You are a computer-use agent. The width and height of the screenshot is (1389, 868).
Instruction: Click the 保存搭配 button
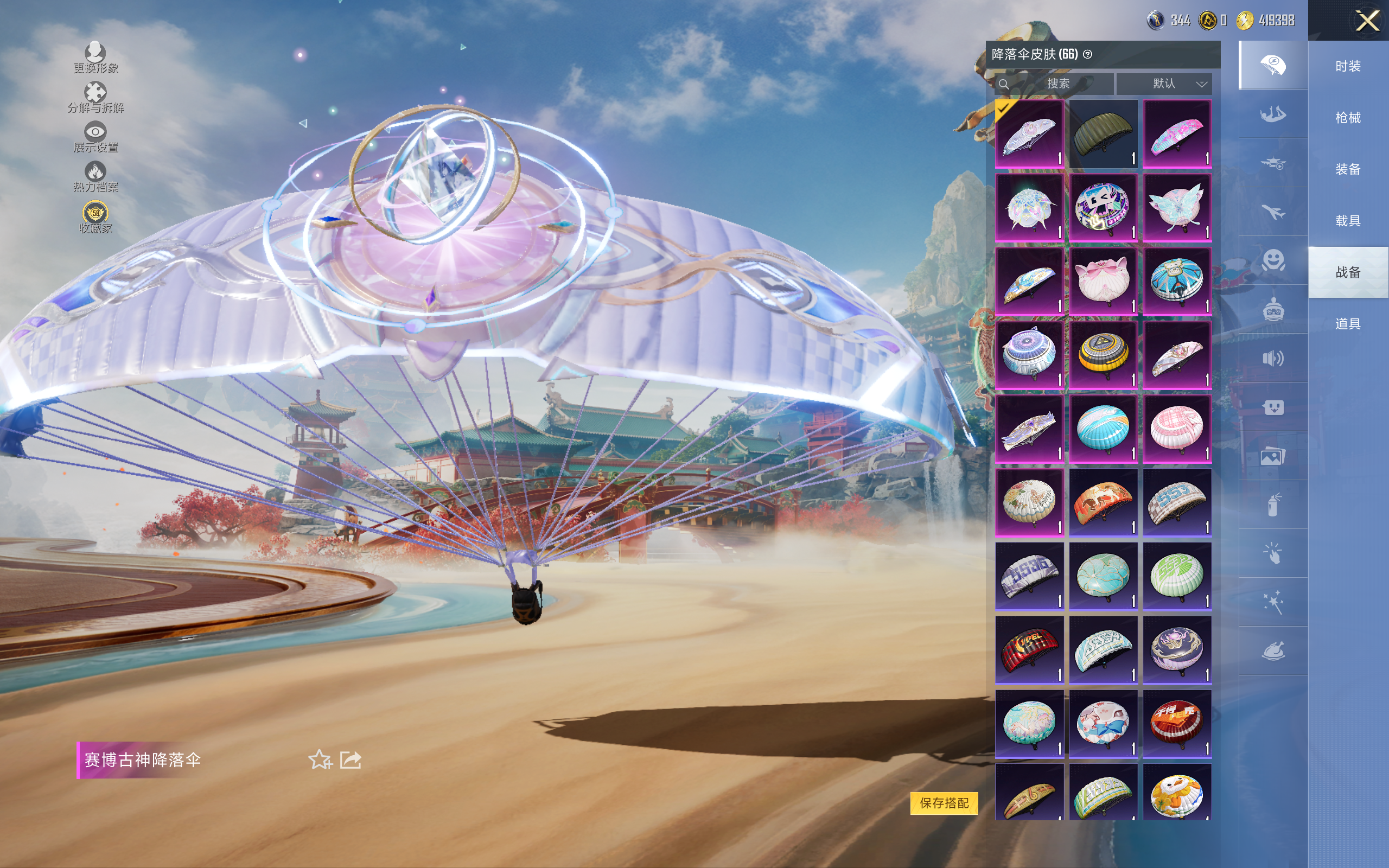(944, 802)
